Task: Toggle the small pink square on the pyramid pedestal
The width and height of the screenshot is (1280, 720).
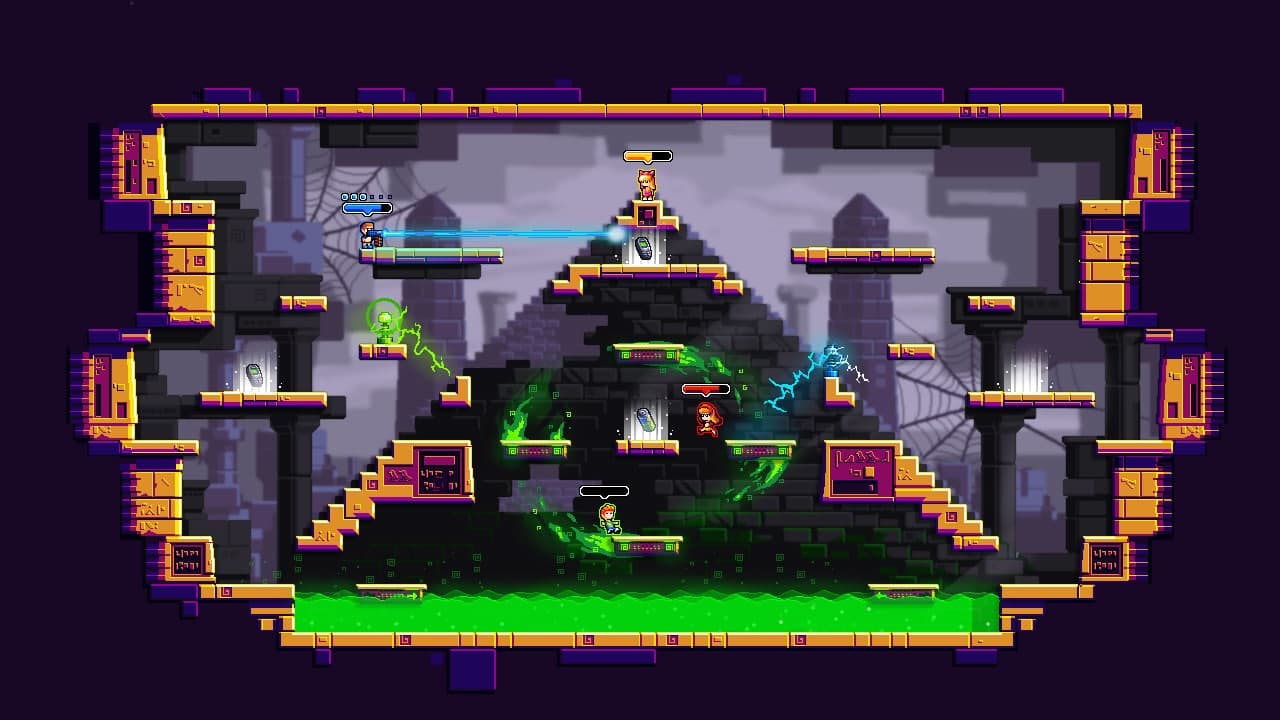Action: [x=648, y=213]
